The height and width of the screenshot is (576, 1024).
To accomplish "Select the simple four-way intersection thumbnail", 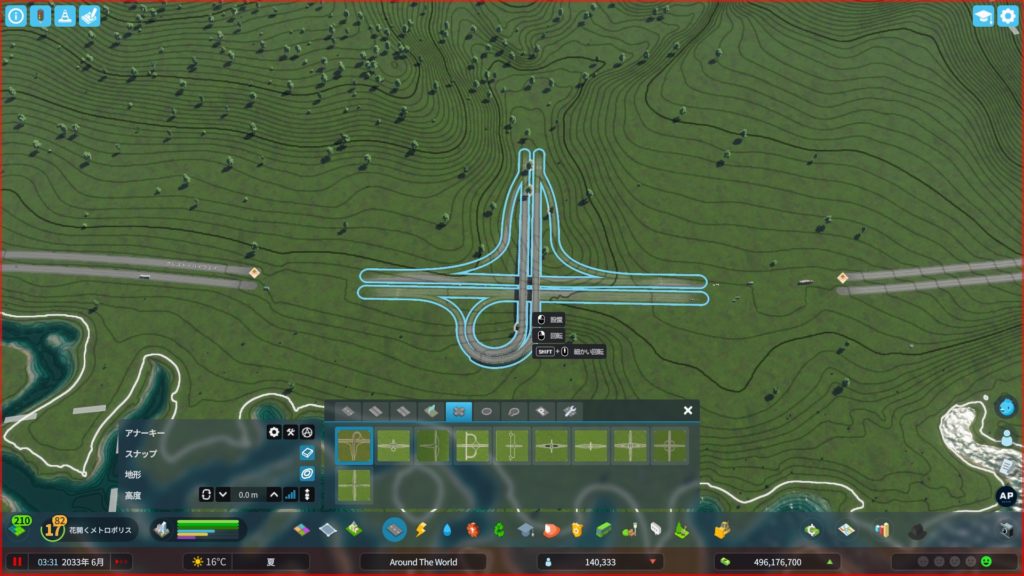I will pyautogui.click(x=354, y=486).
